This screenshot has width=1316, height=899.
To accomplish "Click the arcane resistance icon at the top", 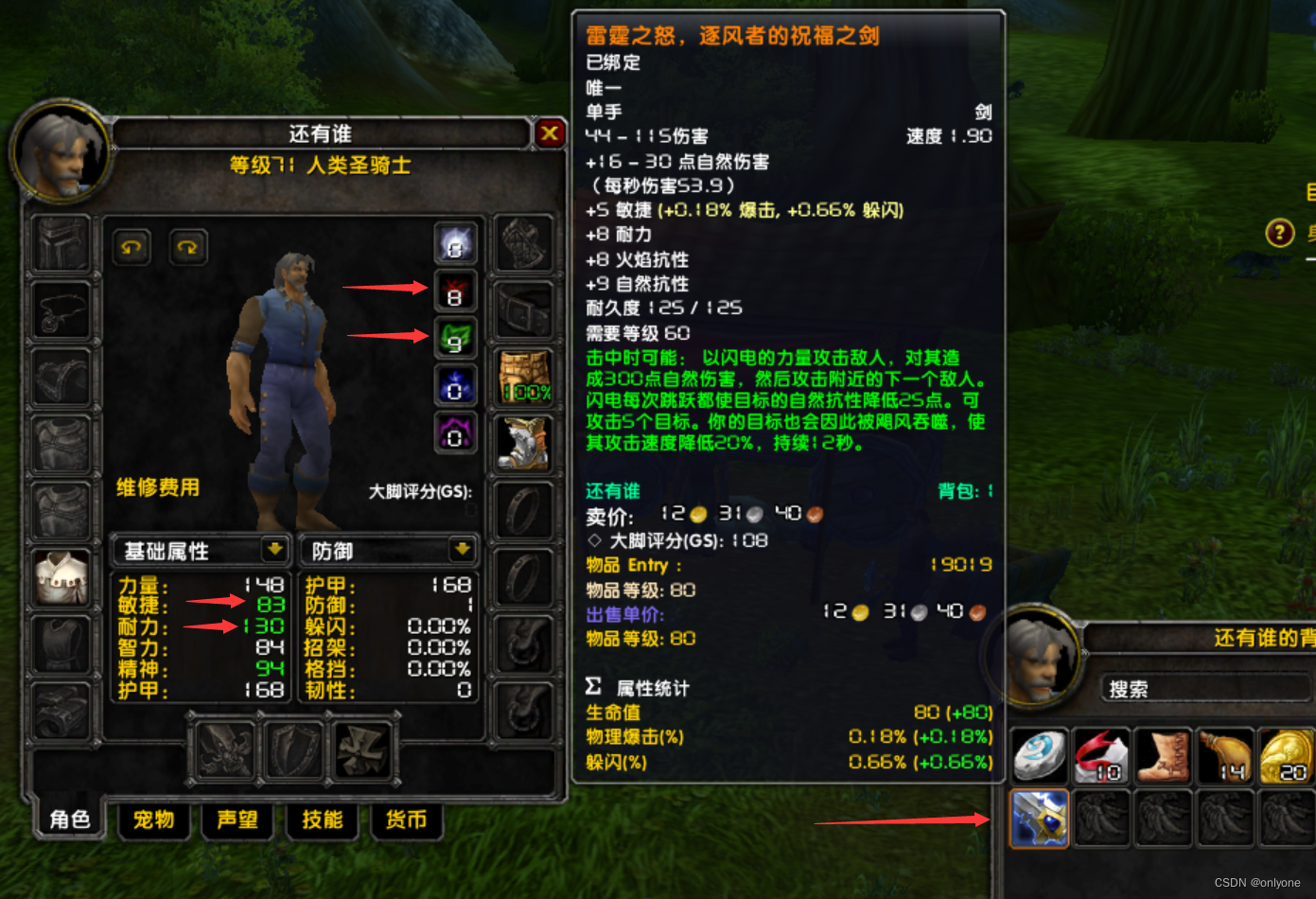I will tap(455, 244).
